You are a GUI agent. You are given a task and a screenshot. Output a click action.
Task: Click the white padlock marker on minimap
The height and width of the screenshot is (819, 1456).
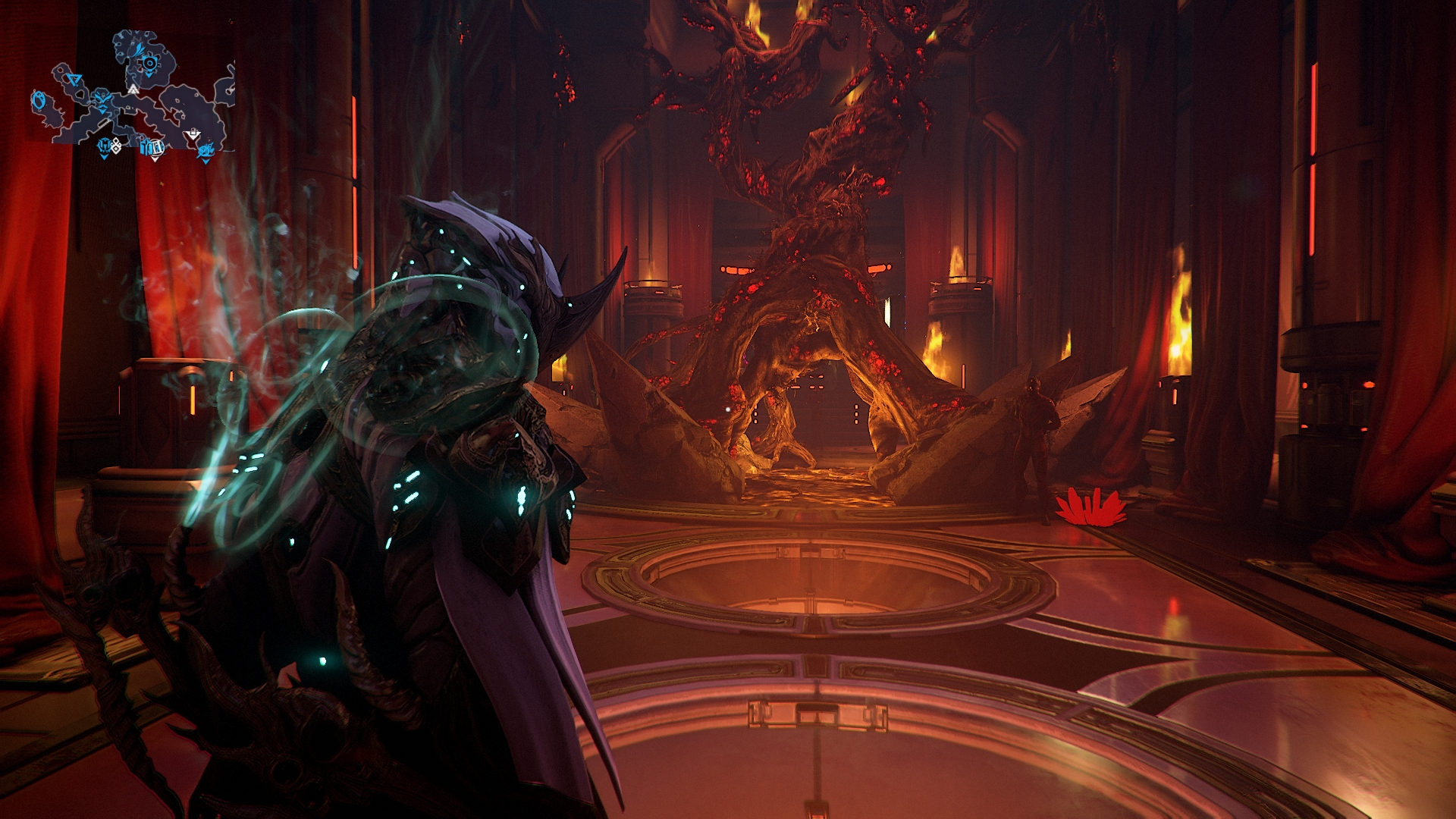pyautogui.click(x=193, y=133)
